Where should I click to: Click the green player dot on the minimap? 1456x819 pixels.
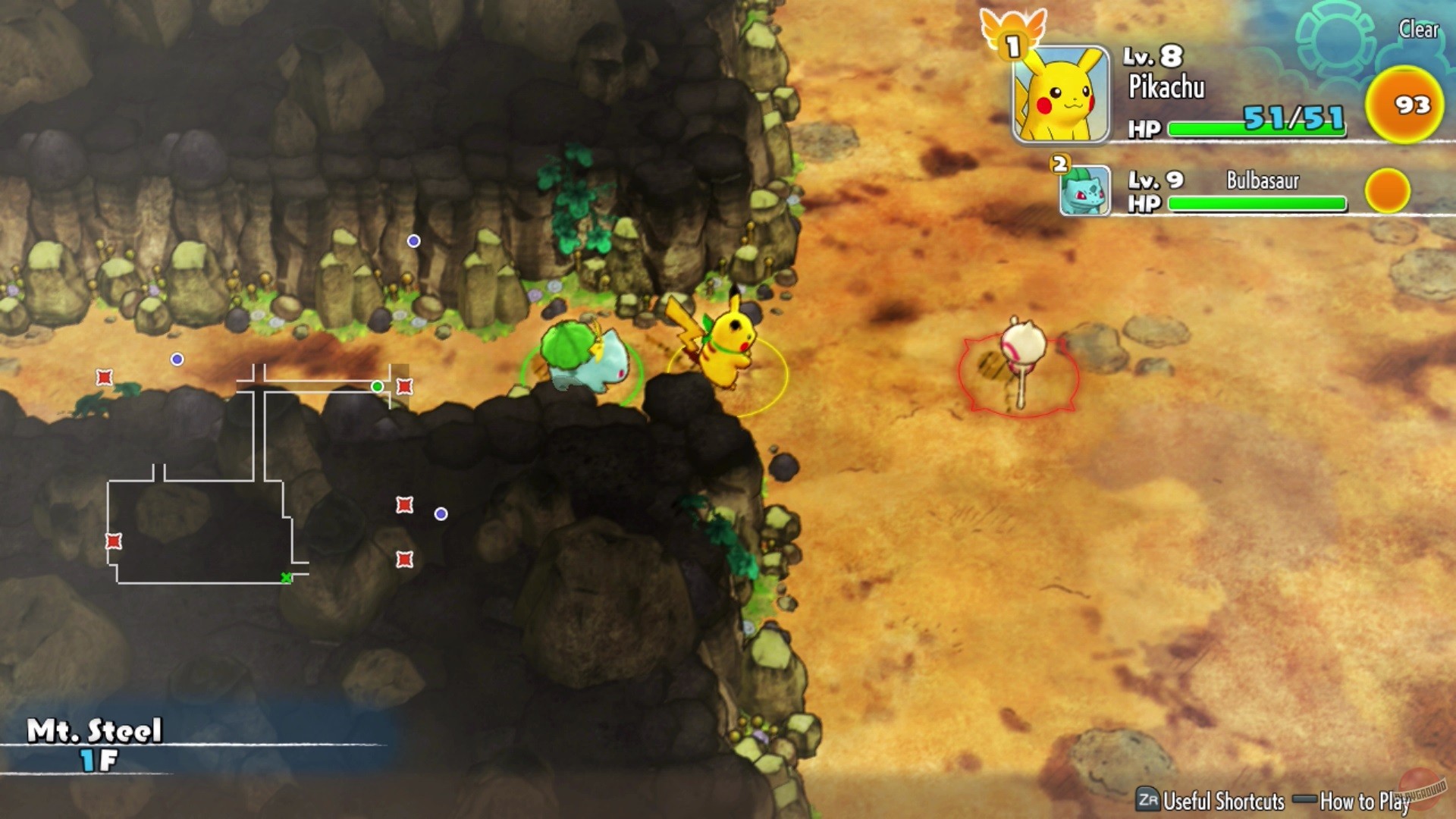377,387
